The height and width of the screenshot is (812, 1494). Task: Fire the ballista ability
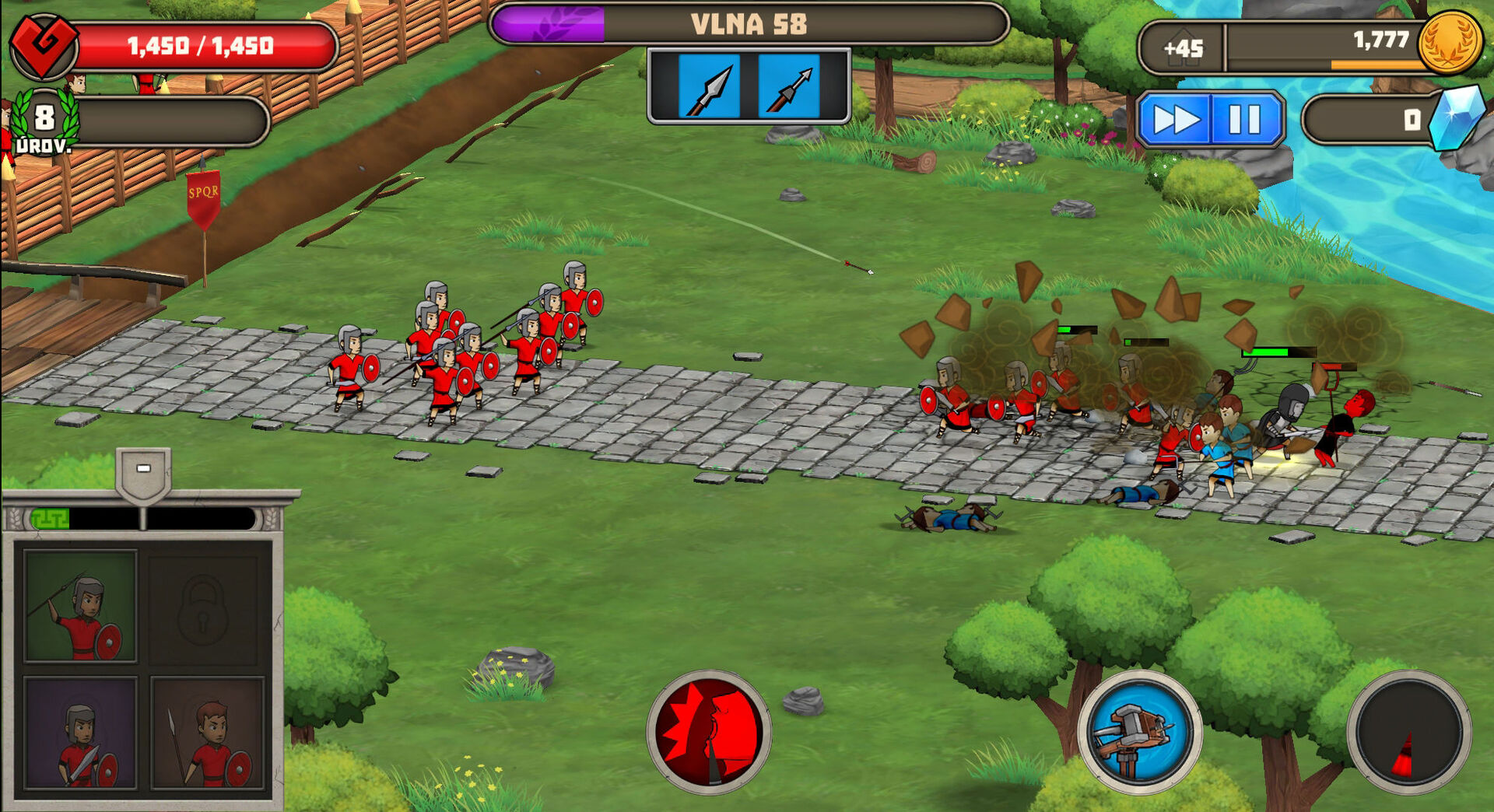click(1139, 732)
